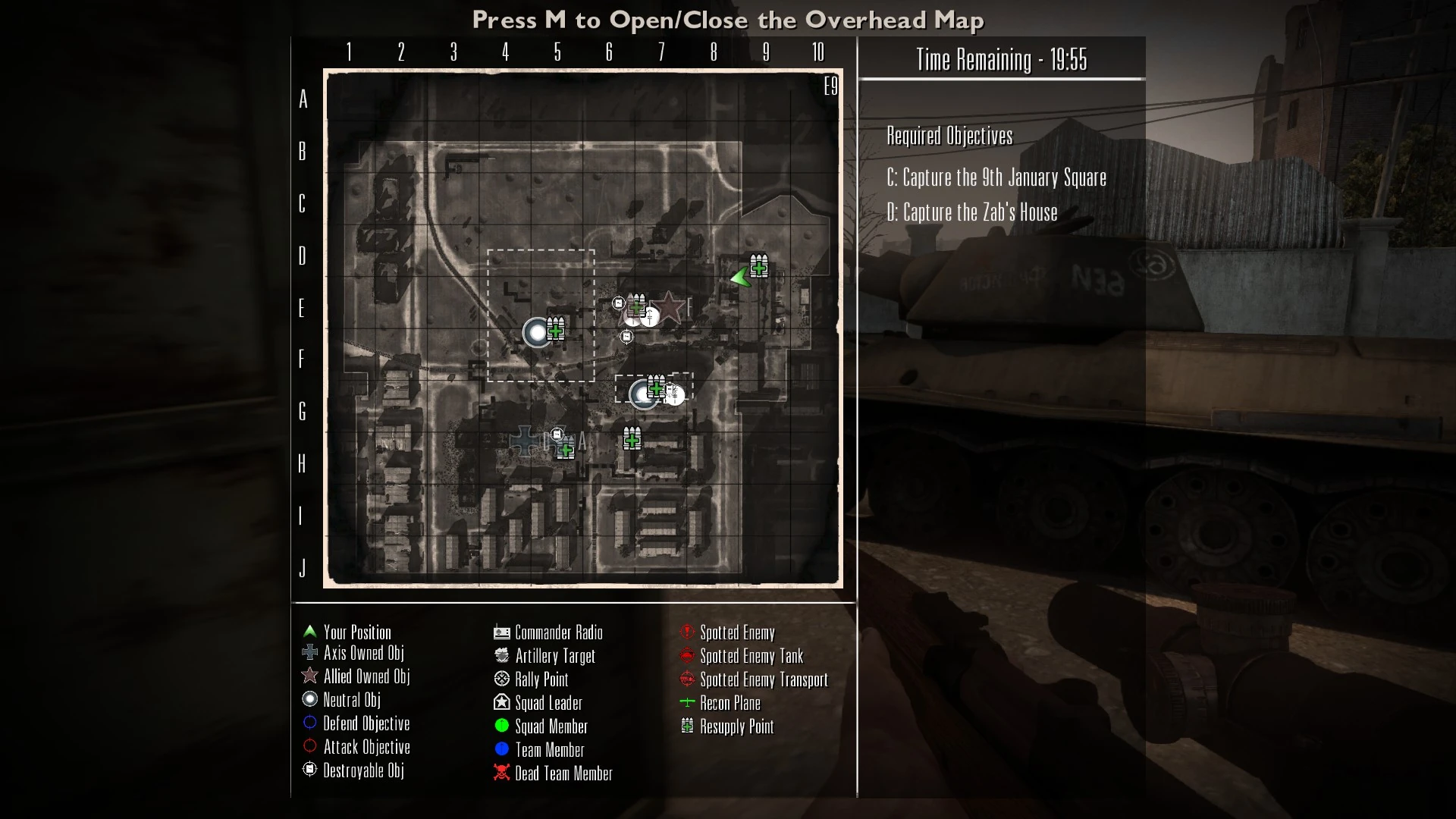
Task: Click the Allied star objective marker on the map
Action: pyautogui.click(x=670, y=309)
